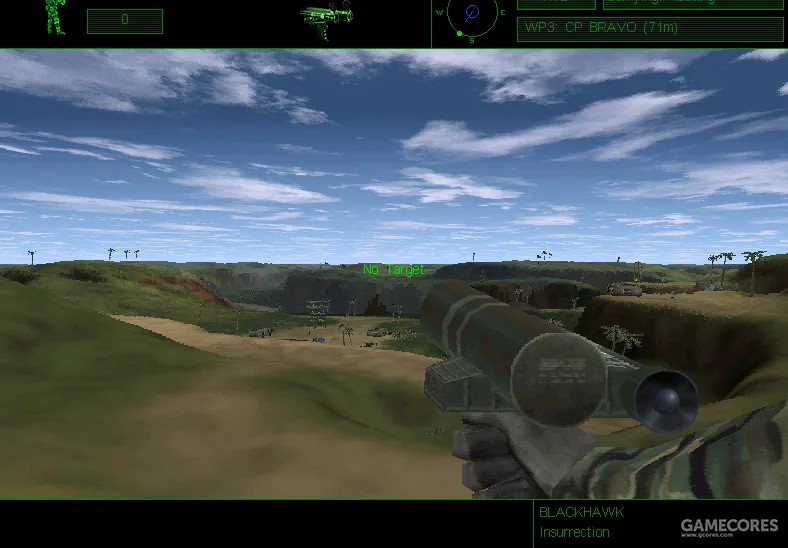Image resolution: width=788 pixels, height=548 pixels.
Task: Click the BLACKHAWK Insurrection mission label
Action: coord(582,522)
